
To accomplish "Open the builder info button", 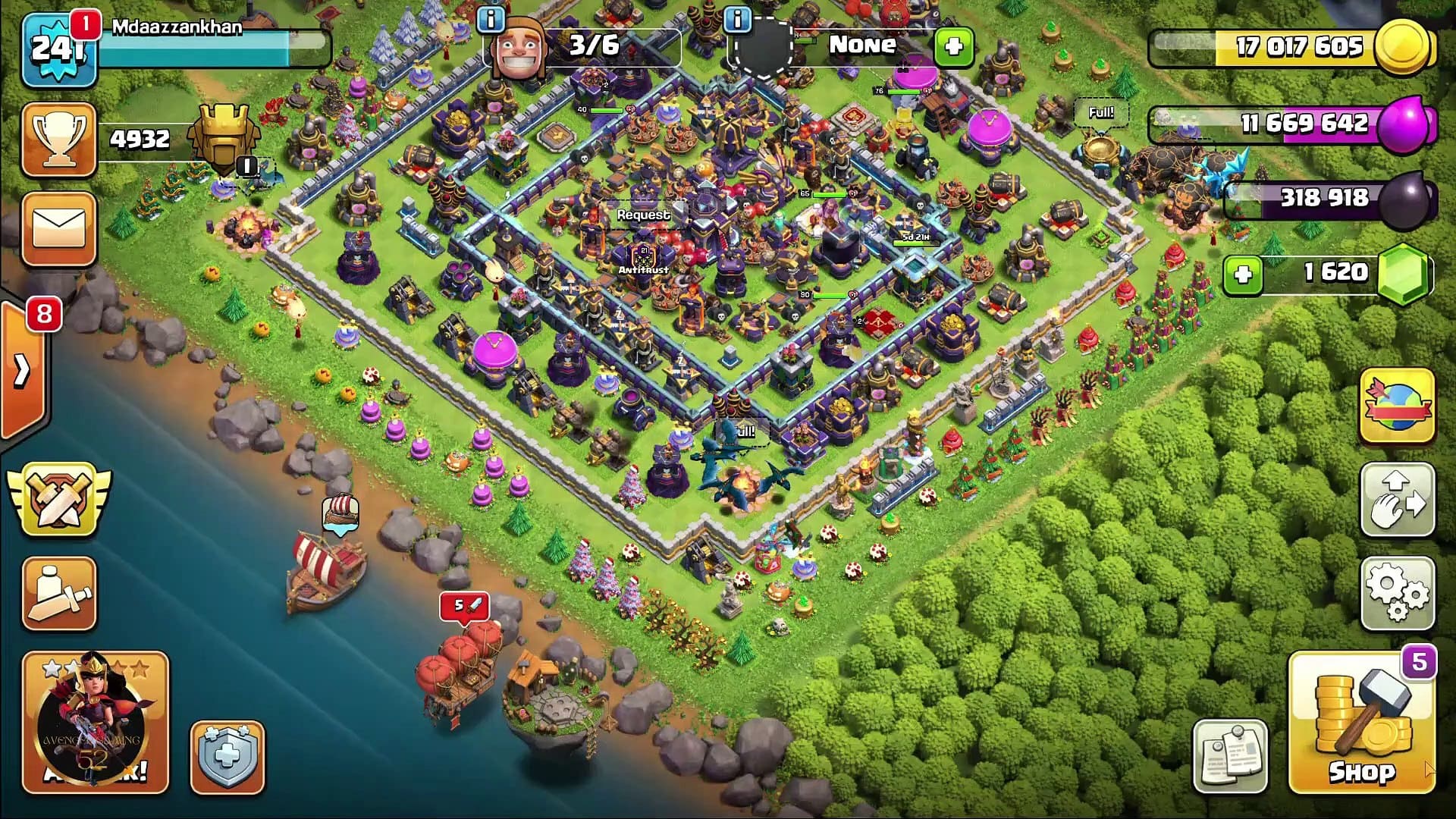I will (x=491, y=20).
